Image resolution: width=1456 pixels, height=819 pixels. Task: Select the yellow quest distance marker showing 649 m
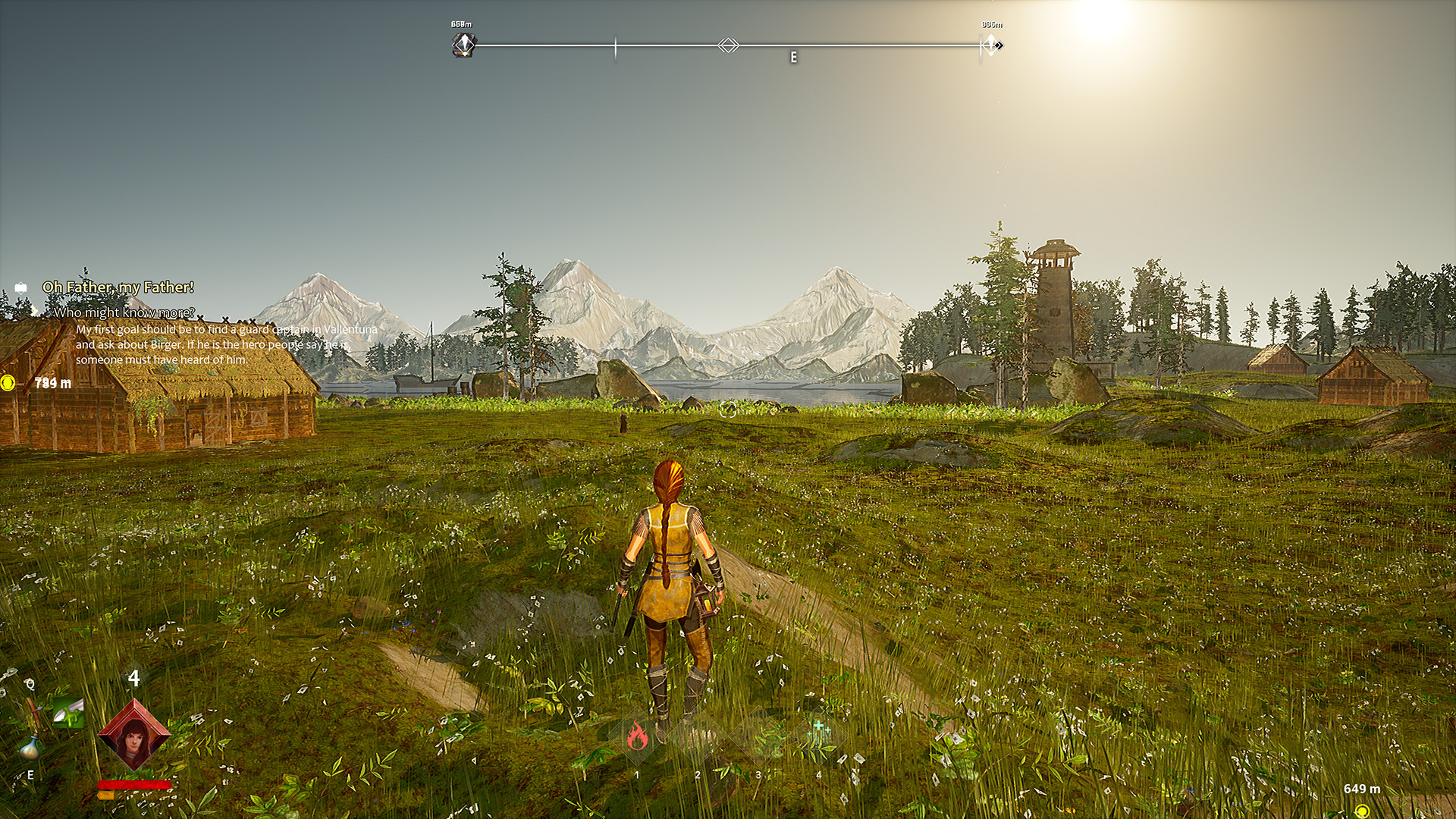pyautogui.click(x=1362, y=810)
